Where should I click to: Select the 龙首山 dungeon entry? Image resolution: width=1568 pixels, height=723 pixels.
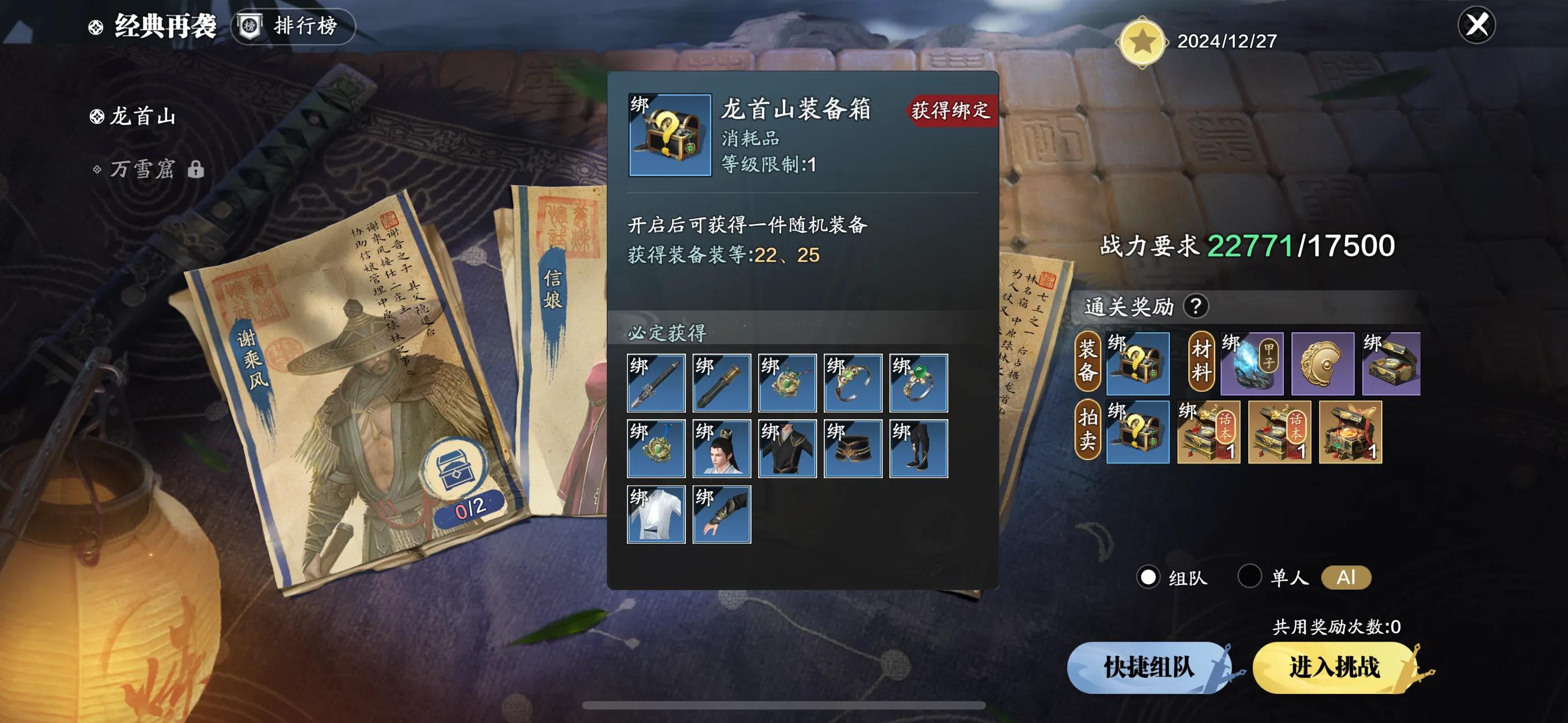point(142,115)
